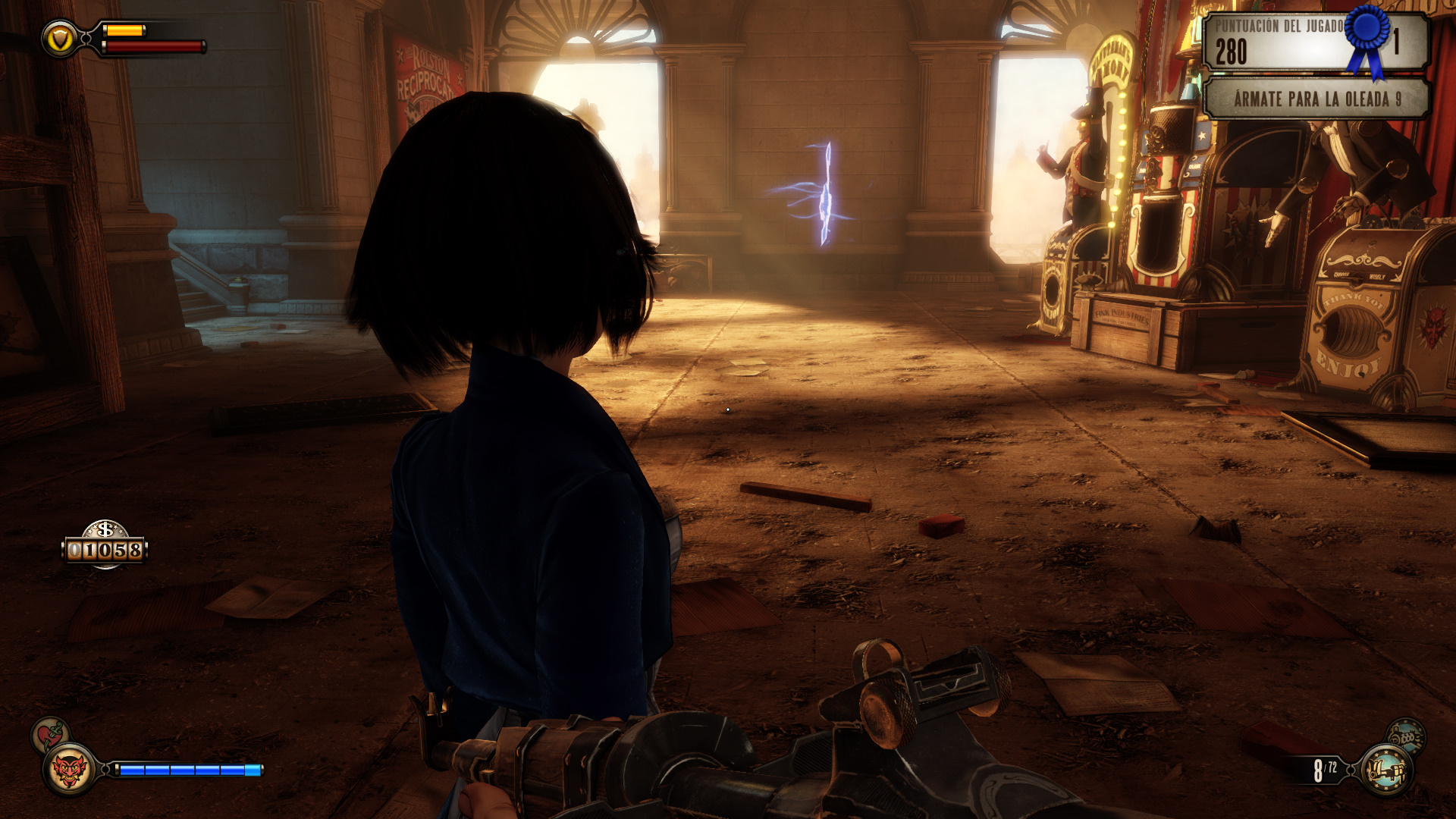Switch to the secondary weapon icon

1406,735
